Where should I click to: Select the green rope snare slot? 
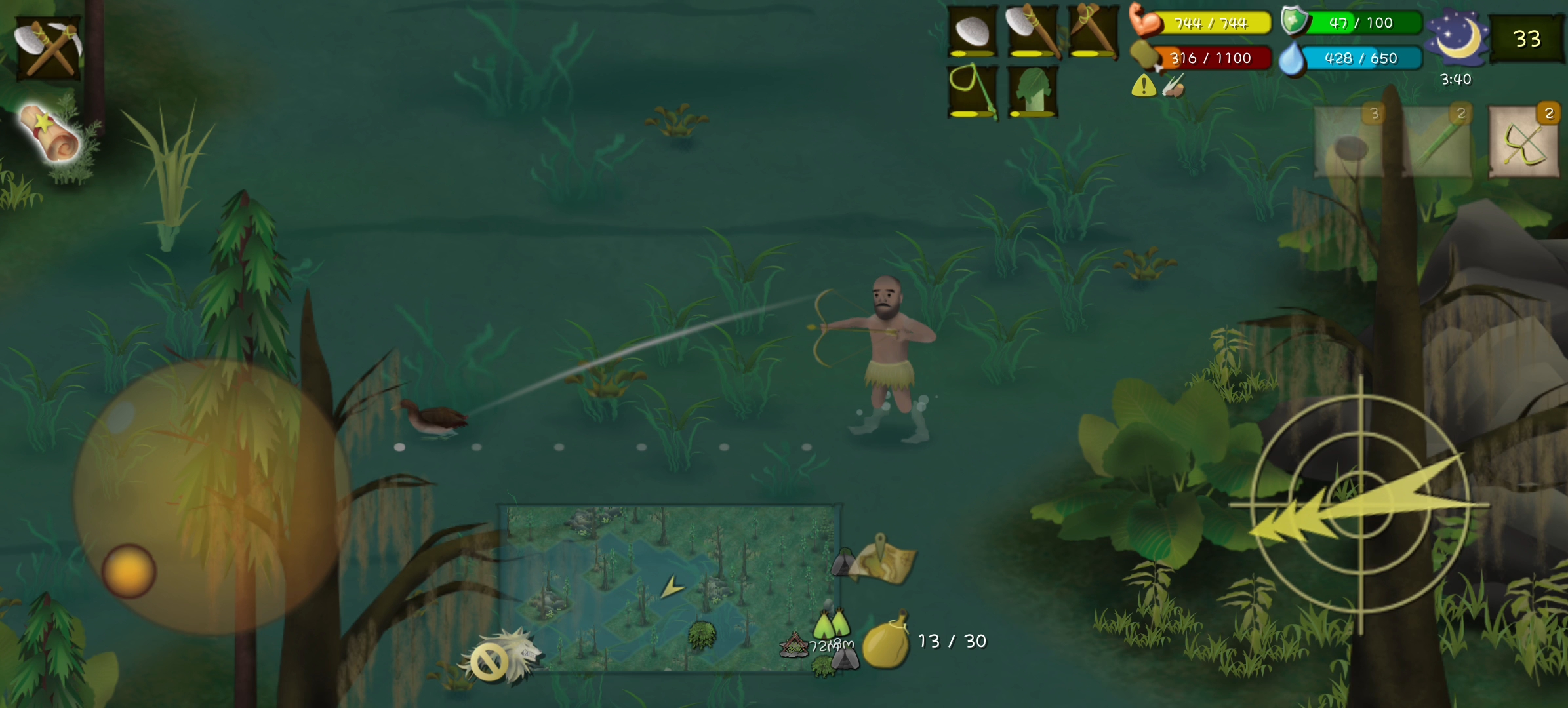pos(973,90)
